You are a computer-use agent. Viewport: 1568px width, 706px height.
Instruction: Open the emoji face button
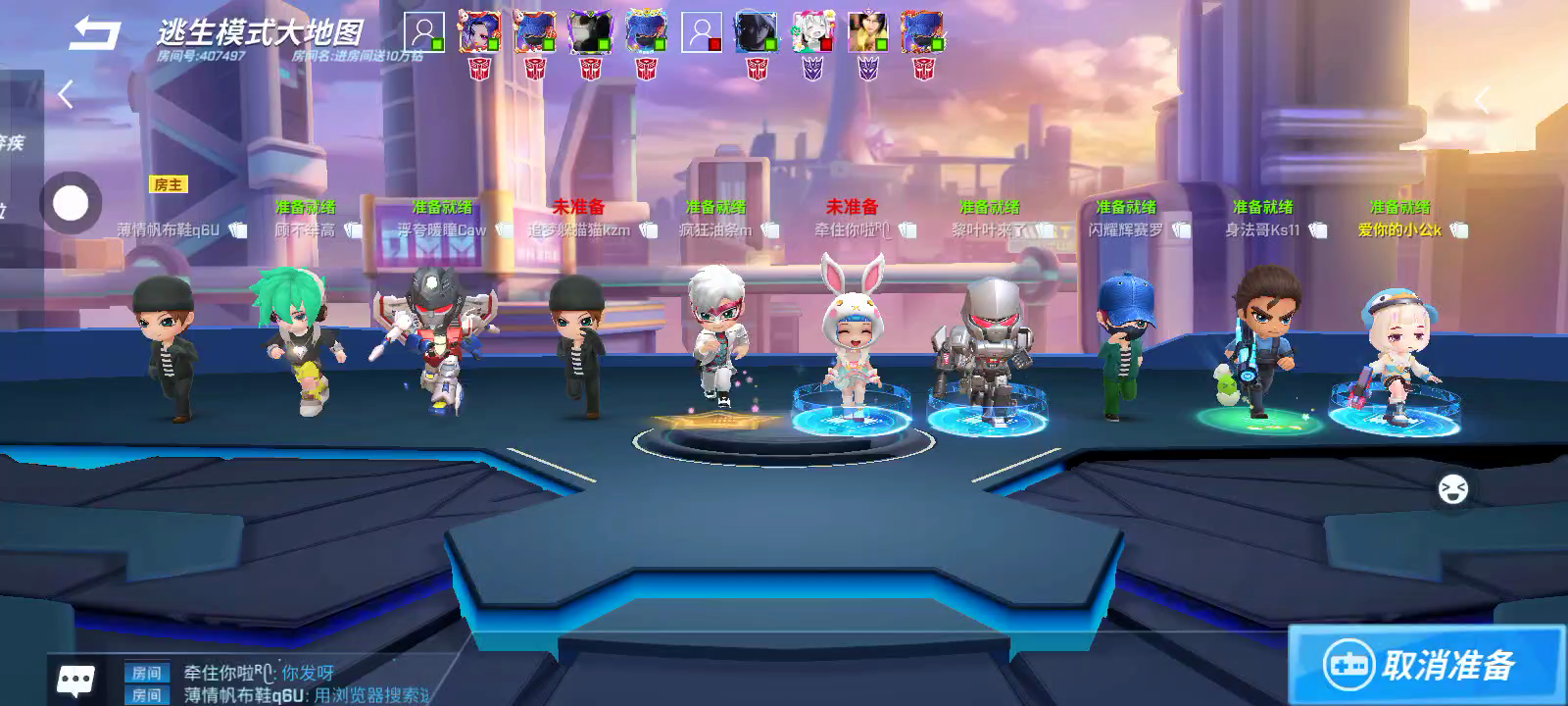pos(1452,488)
